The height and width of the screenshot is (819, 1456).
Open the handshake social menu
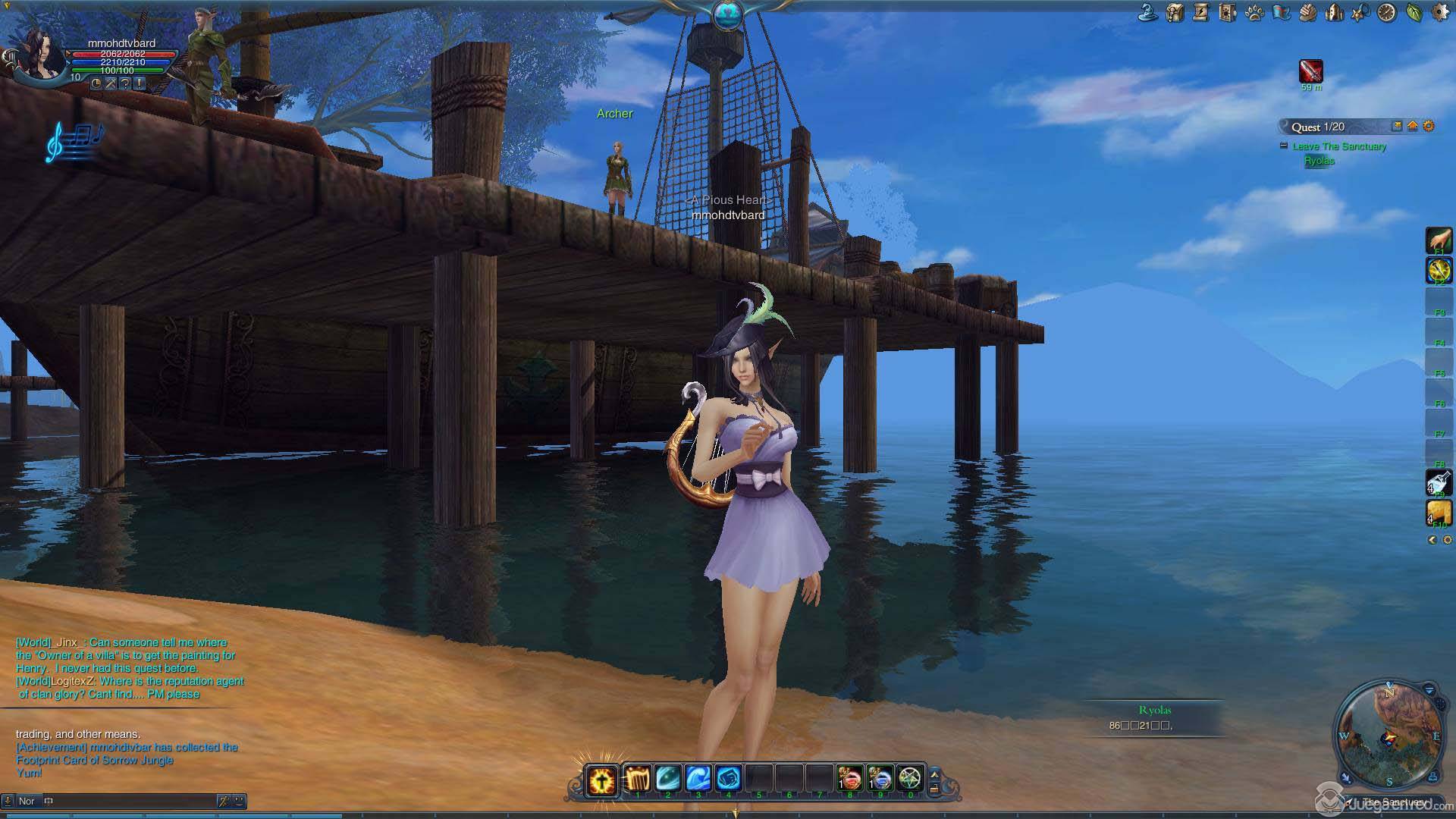click(x=1307, y=12)
